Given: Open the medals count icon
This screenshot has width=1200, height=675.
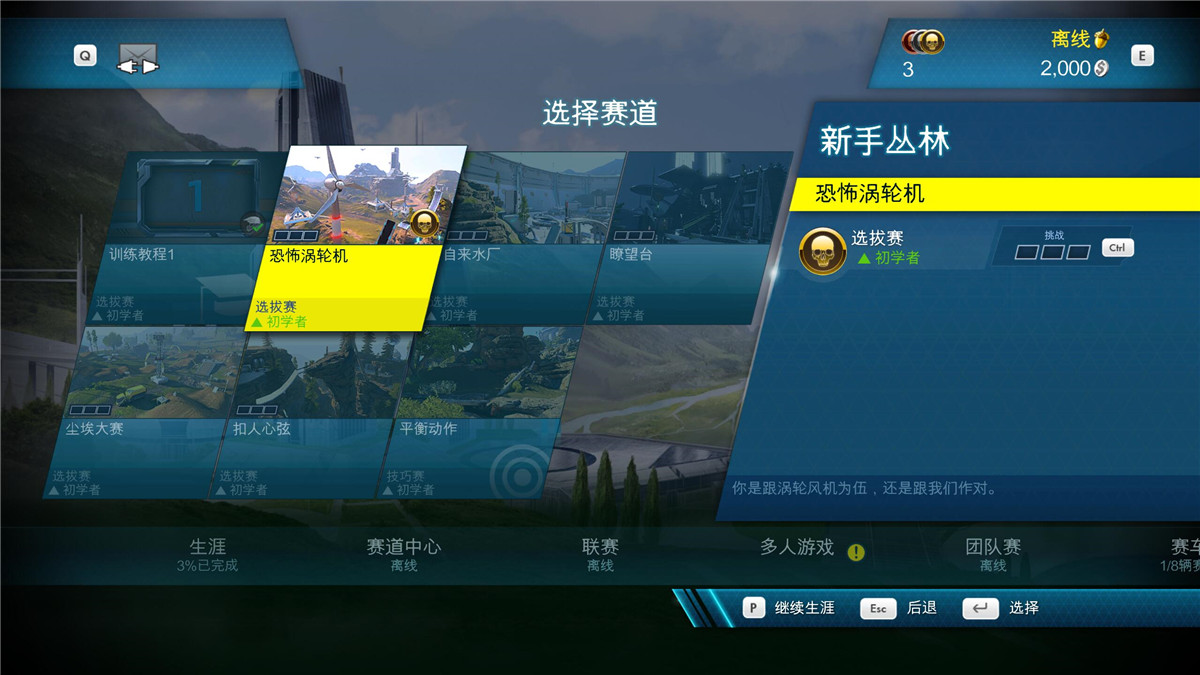Looking at the screenshot, I should click(x=923, y=43).
